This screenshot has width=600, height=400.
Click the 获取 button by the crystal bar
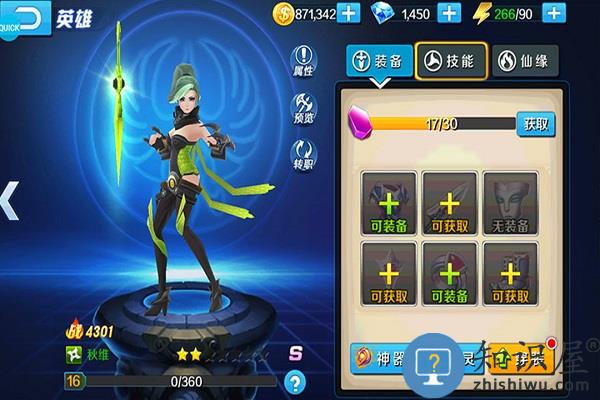click(535, 124)
